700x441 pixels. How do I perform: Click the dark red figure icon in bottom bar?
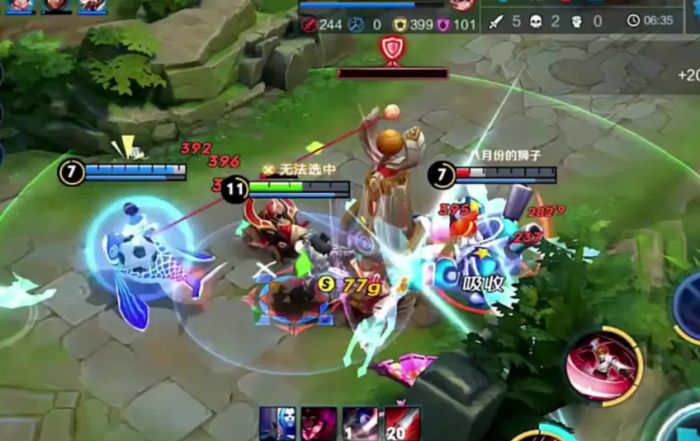319,423
